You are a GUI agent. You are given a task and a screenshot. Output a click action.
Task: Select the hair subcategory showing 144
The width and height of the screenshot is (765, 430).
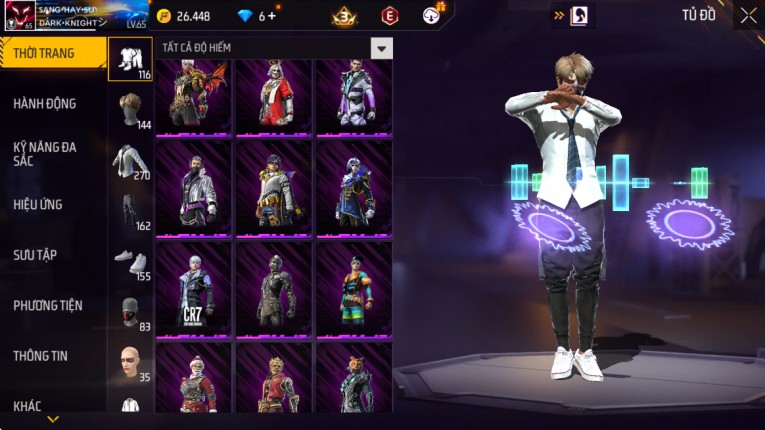[130, 109]
